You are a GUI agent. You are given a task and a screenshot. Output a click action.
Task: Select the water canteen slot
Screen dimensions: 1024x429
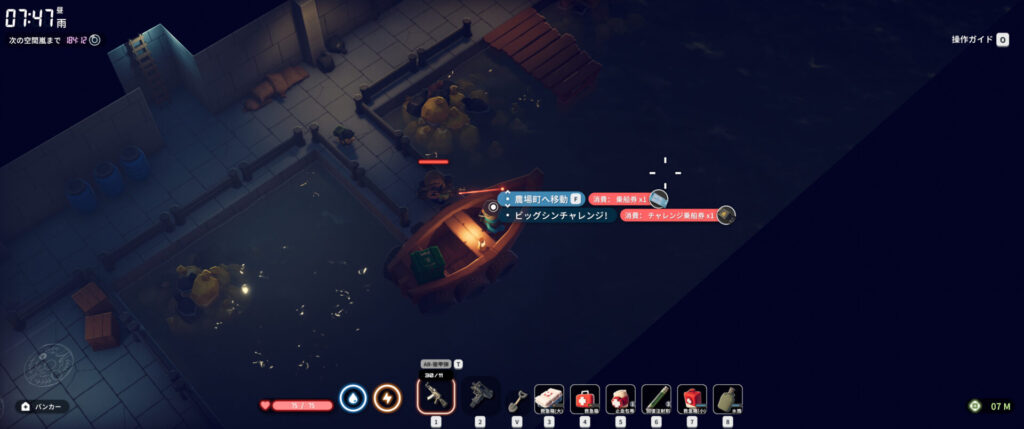click(727, 399)
